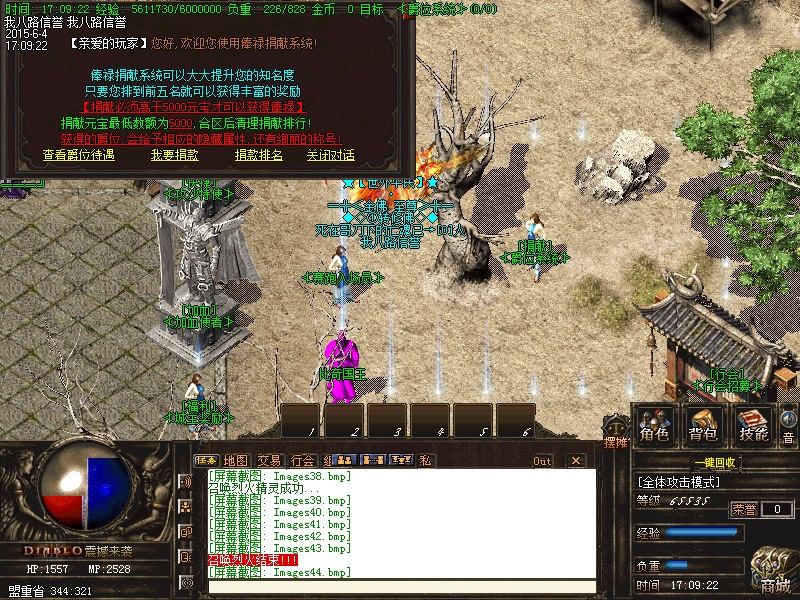Viewport: 800px width, 600px height.
Task: Choose 查看爵位待遇 in the dialog
Action: coord(79,155)
